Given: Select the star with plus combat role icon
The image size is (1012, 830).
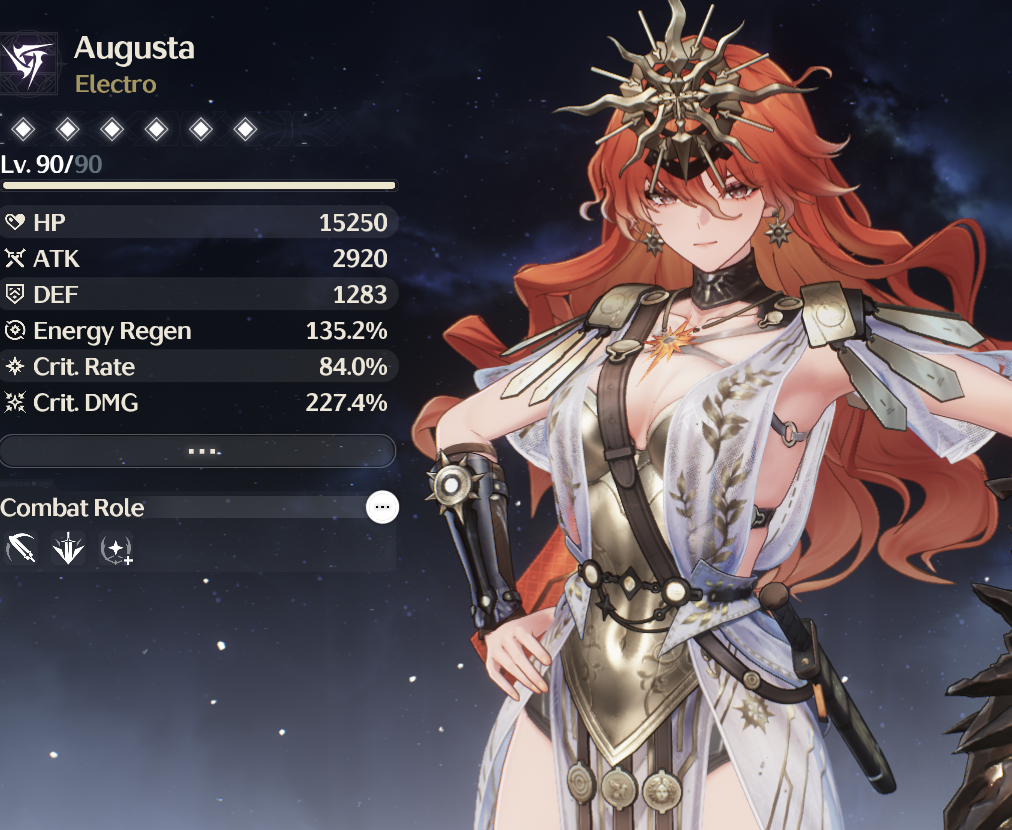Looking at the screenshot, I should pyautogui.click(x=116, y=548).
